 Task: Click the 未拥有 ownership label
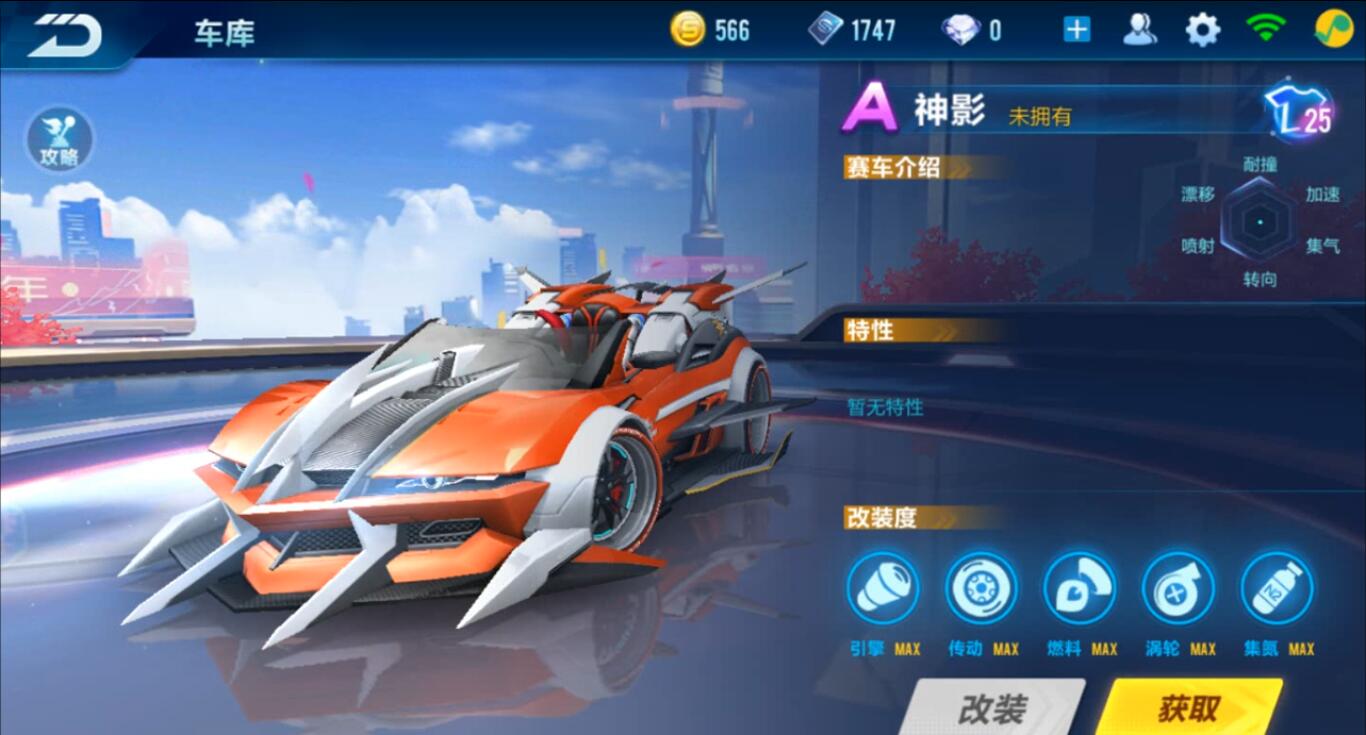click(x=1042, y=118)
